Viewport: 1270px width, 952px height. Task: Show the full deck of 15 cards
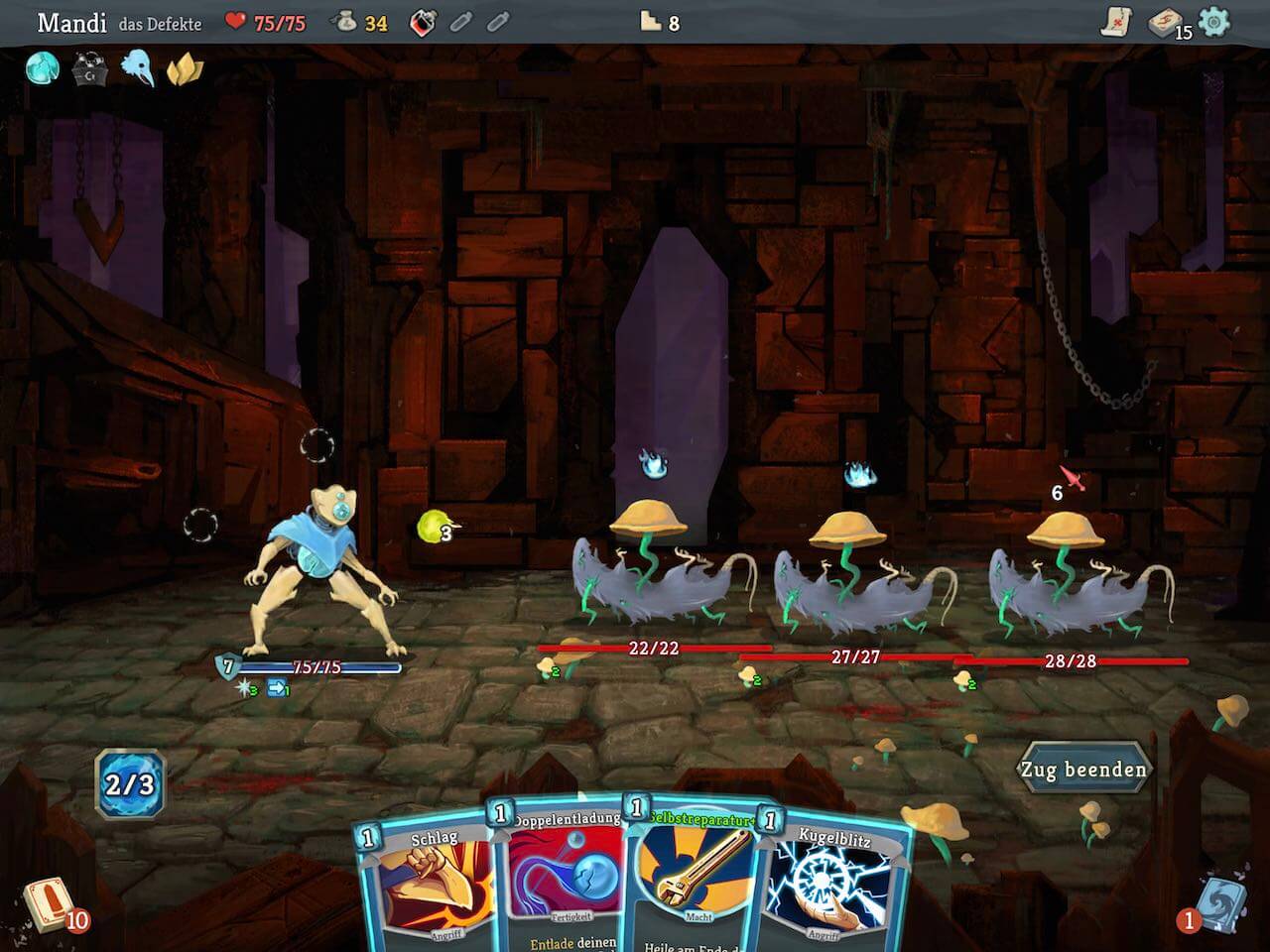coord(1167,22)
